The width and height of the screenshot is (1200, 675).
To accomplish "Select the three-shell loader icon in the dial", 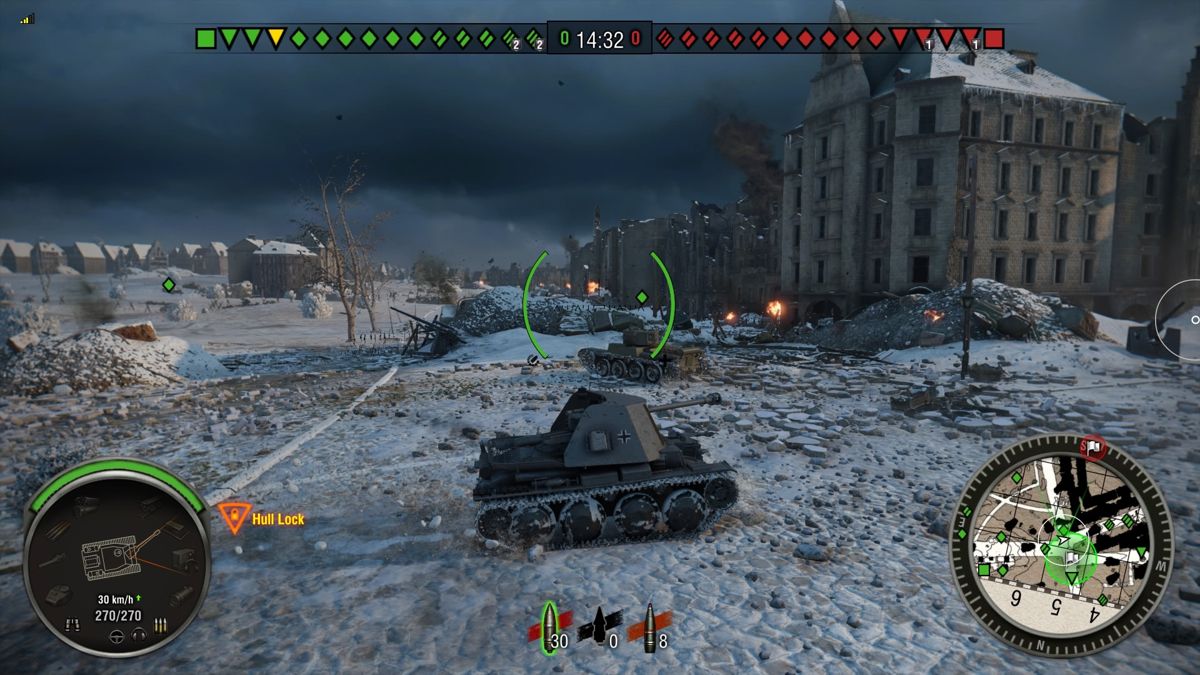I will (x=160, y=626).
